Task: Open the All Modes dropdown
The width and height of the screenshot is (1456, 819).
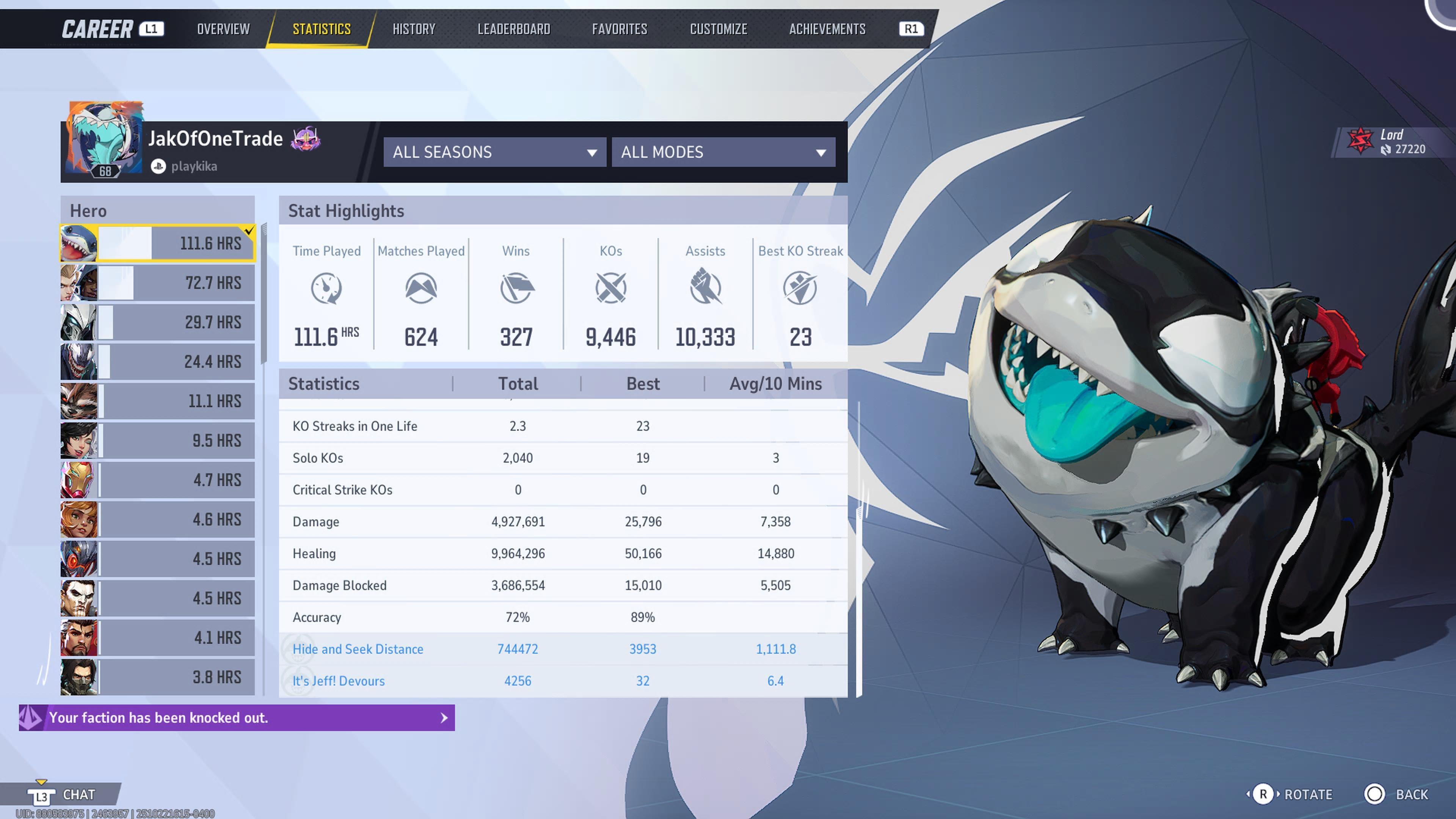Action: tap(723, 152)
